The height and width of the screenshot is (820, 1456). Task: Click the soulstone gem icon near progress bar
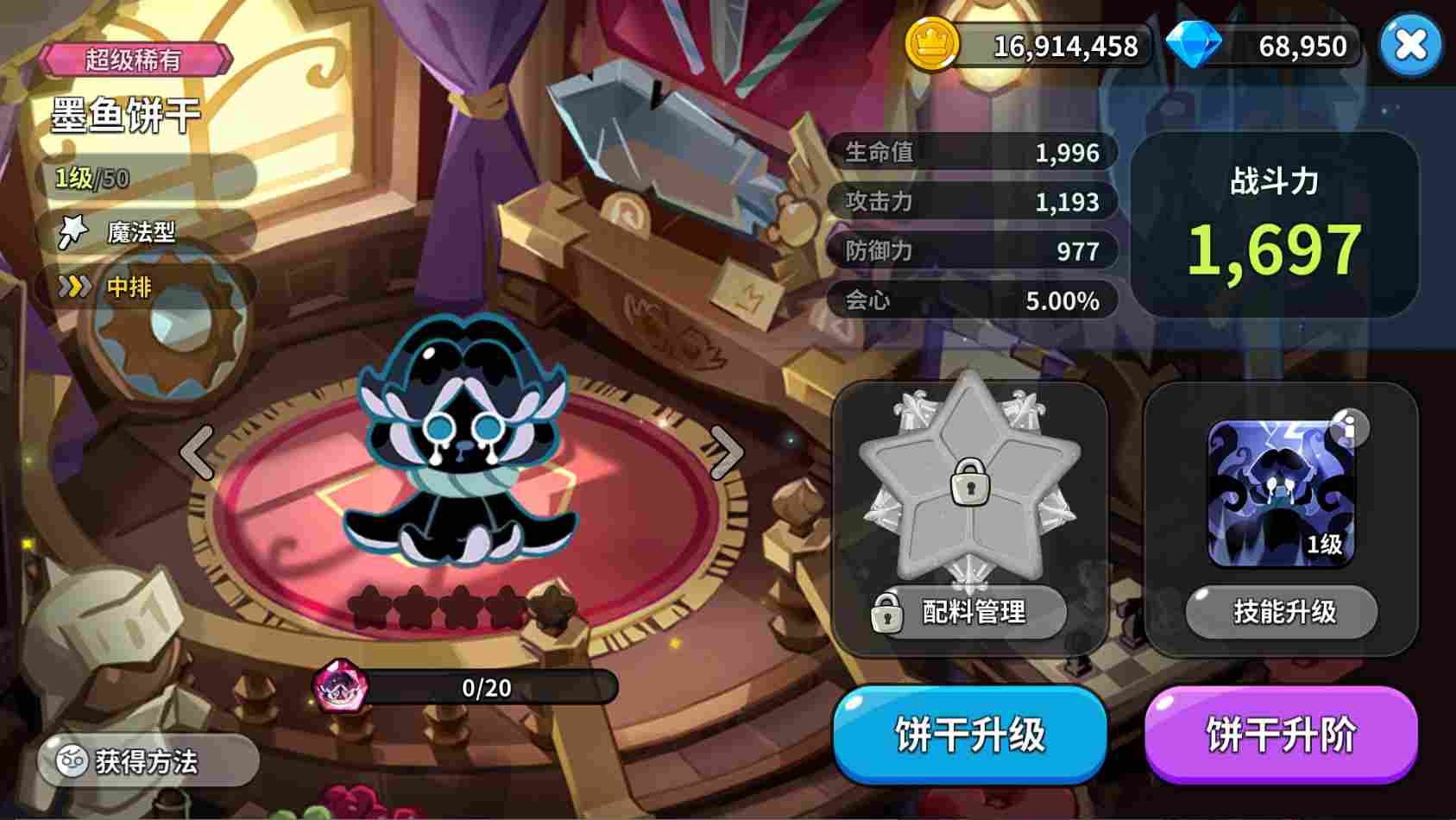341,688
